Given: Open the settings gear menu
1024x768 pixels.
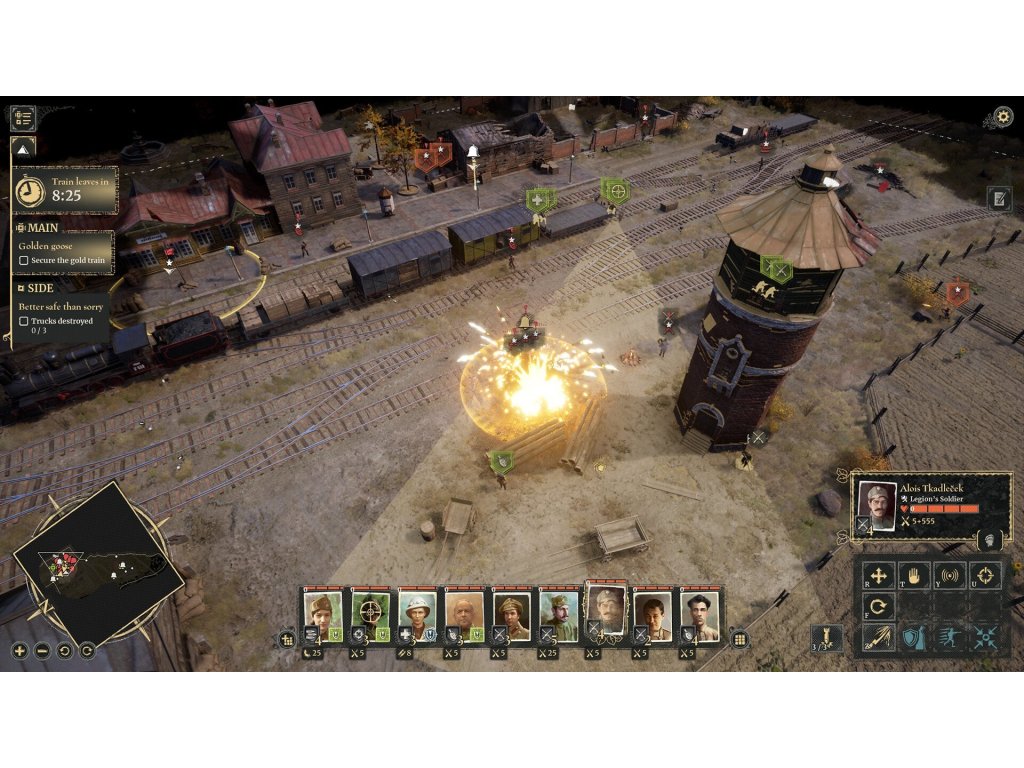Looking at the screenshot, I should 1002,117.
